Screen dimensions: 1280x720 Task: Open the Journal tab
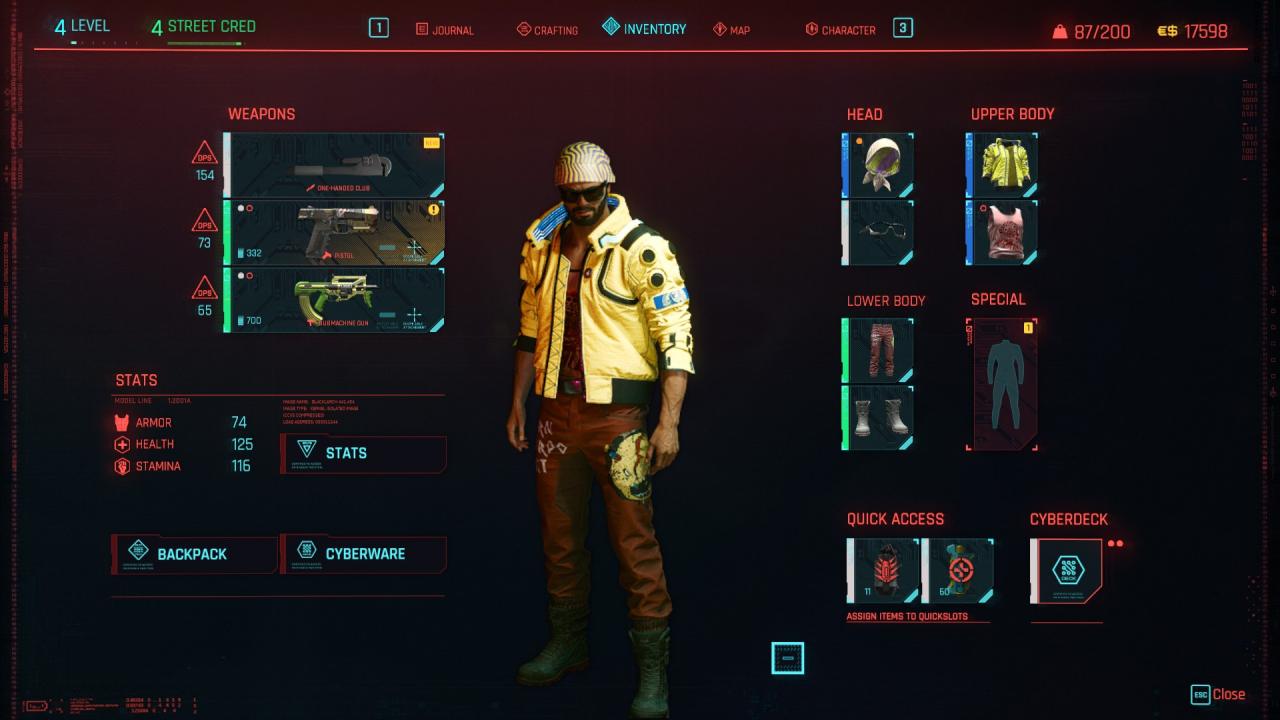tap(445, 30)
